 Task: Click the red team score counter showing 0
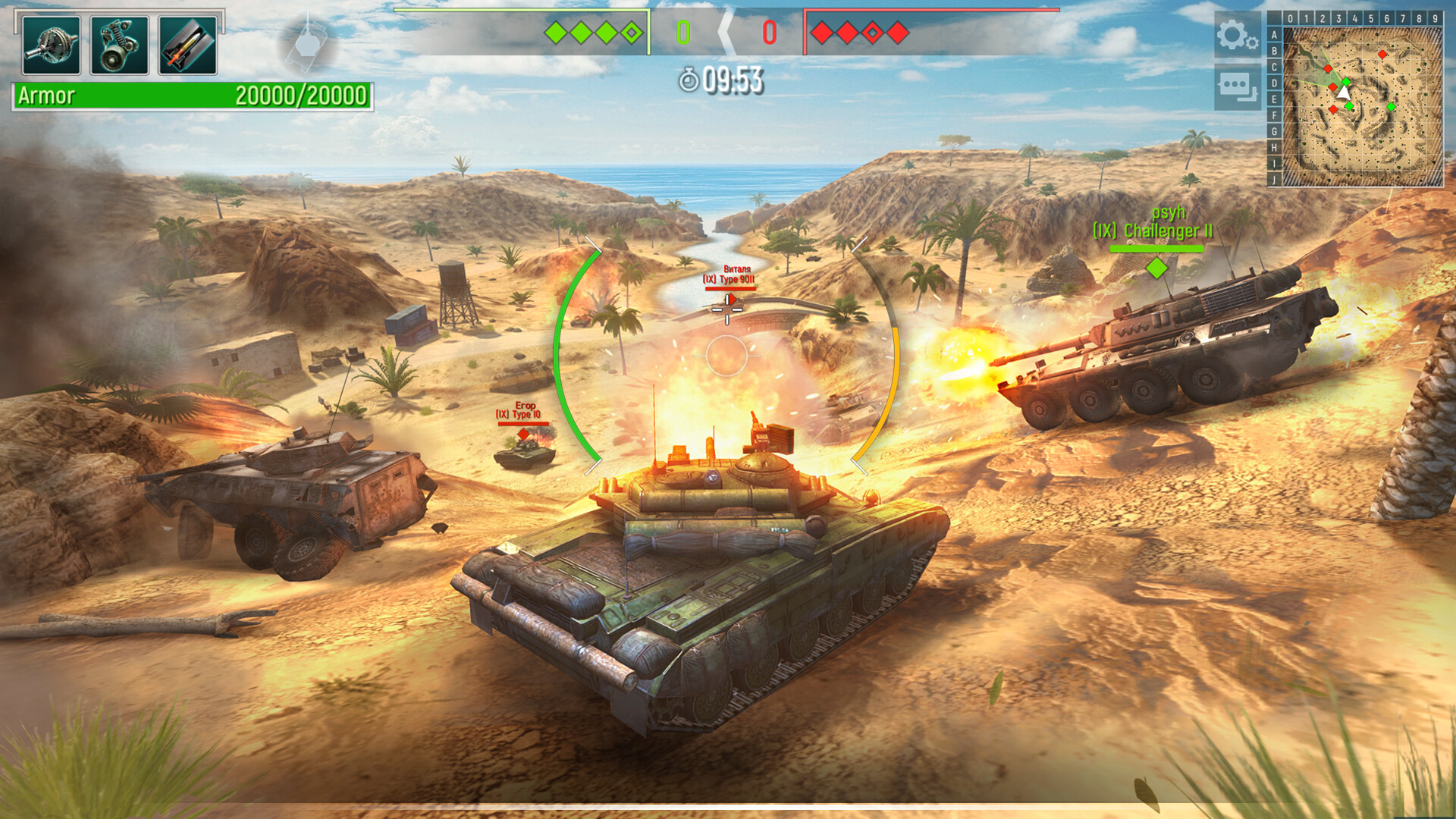770,30
